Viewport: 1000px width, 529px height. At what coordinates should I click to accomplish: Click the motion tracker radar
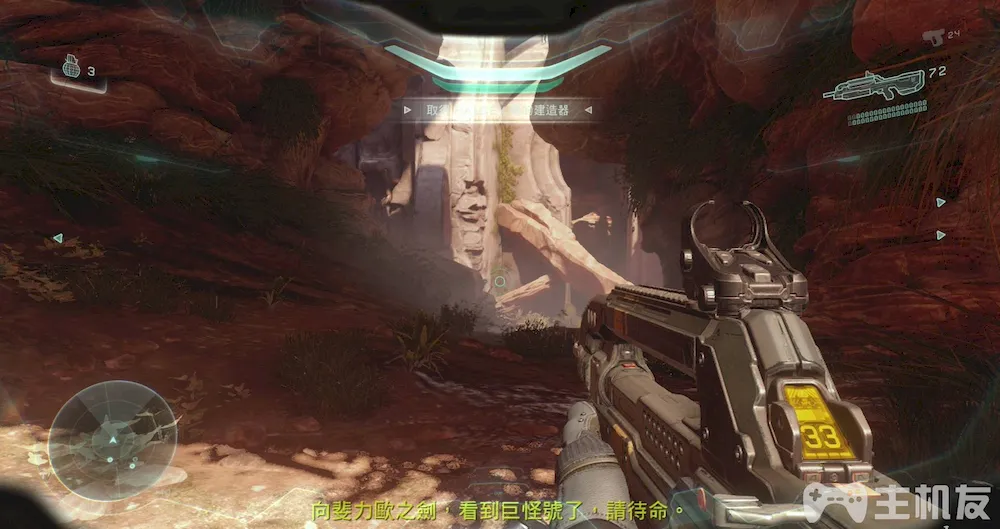[112, 440]
